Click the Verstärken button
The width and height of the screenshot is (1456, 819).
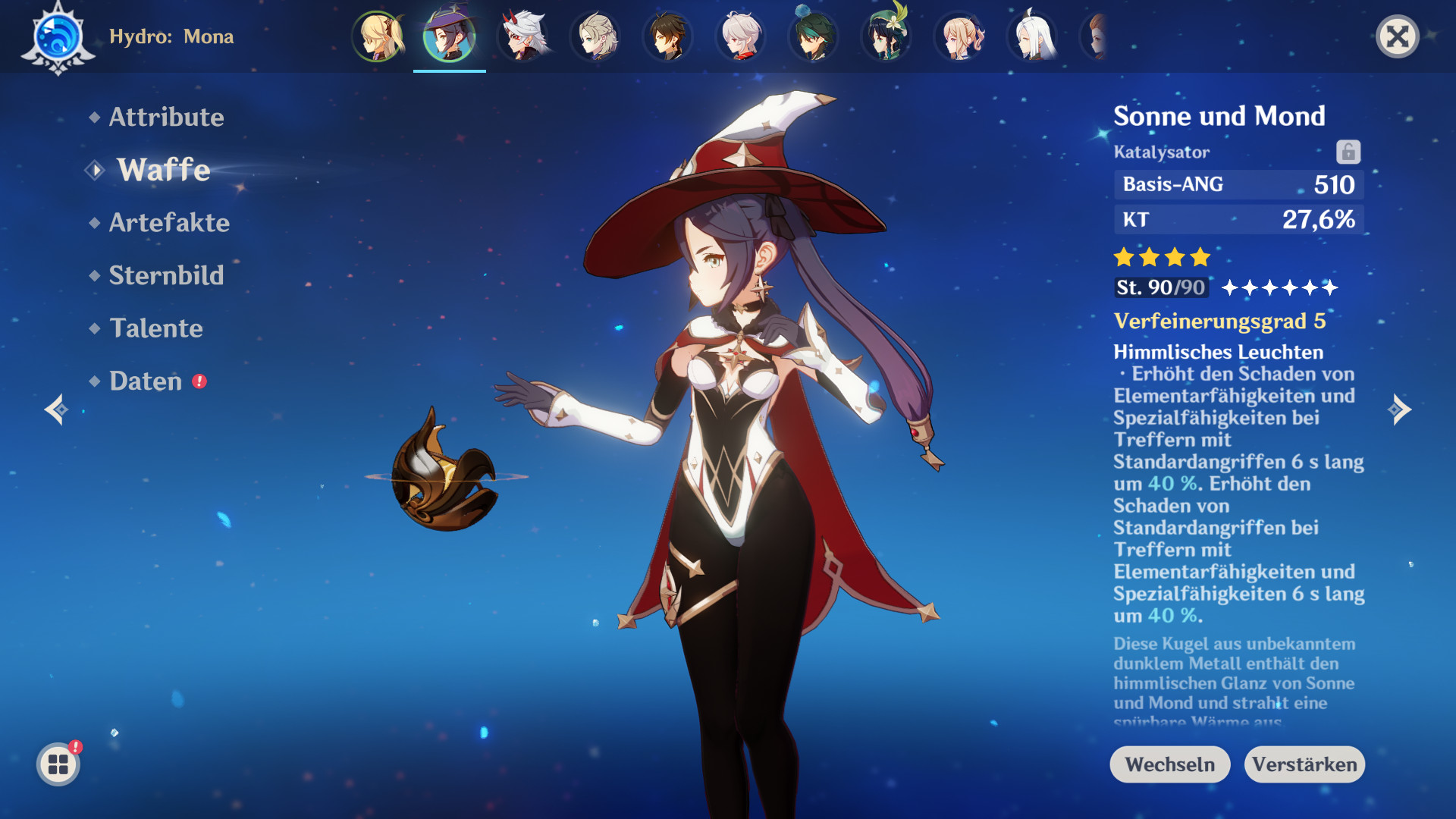click(x=1305, y=764)
